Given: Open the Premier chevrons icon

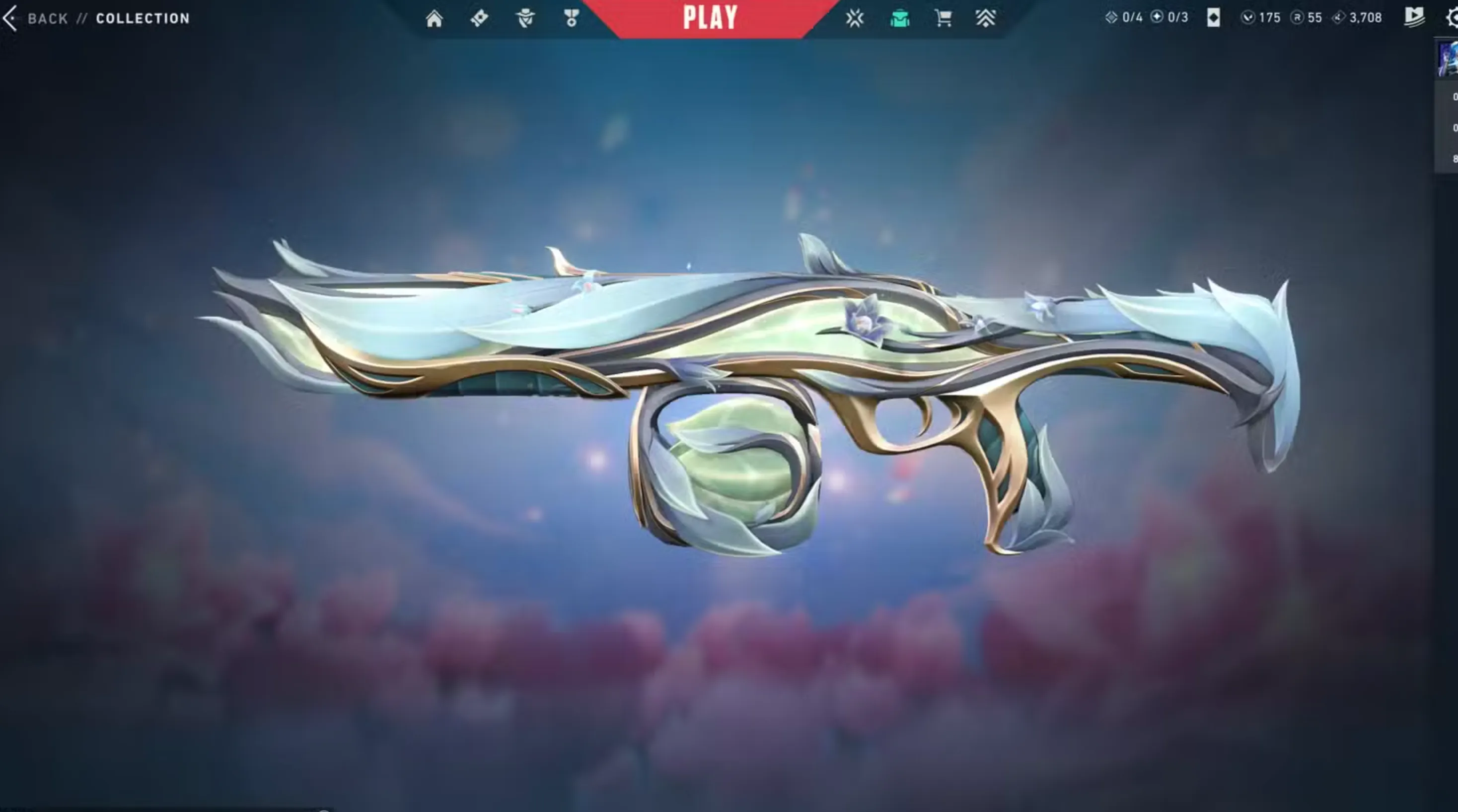Looking at the screenshot, I should [x=985, y=19].
